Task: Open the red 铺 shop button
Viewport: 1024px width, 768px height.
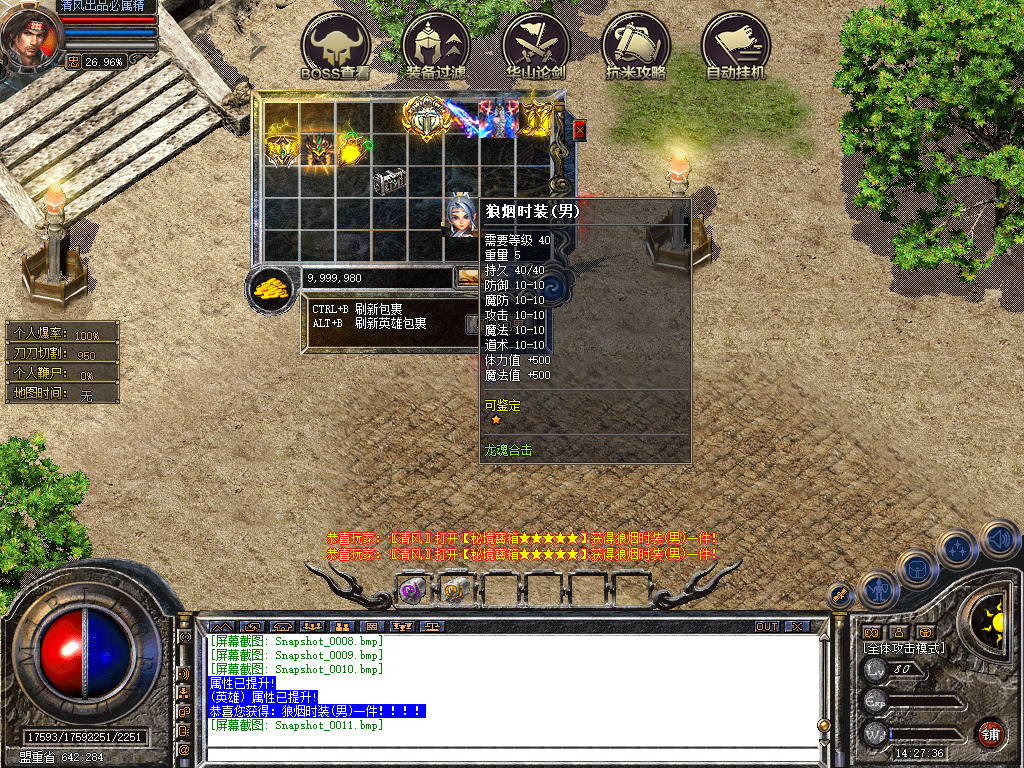Action: 990,733
